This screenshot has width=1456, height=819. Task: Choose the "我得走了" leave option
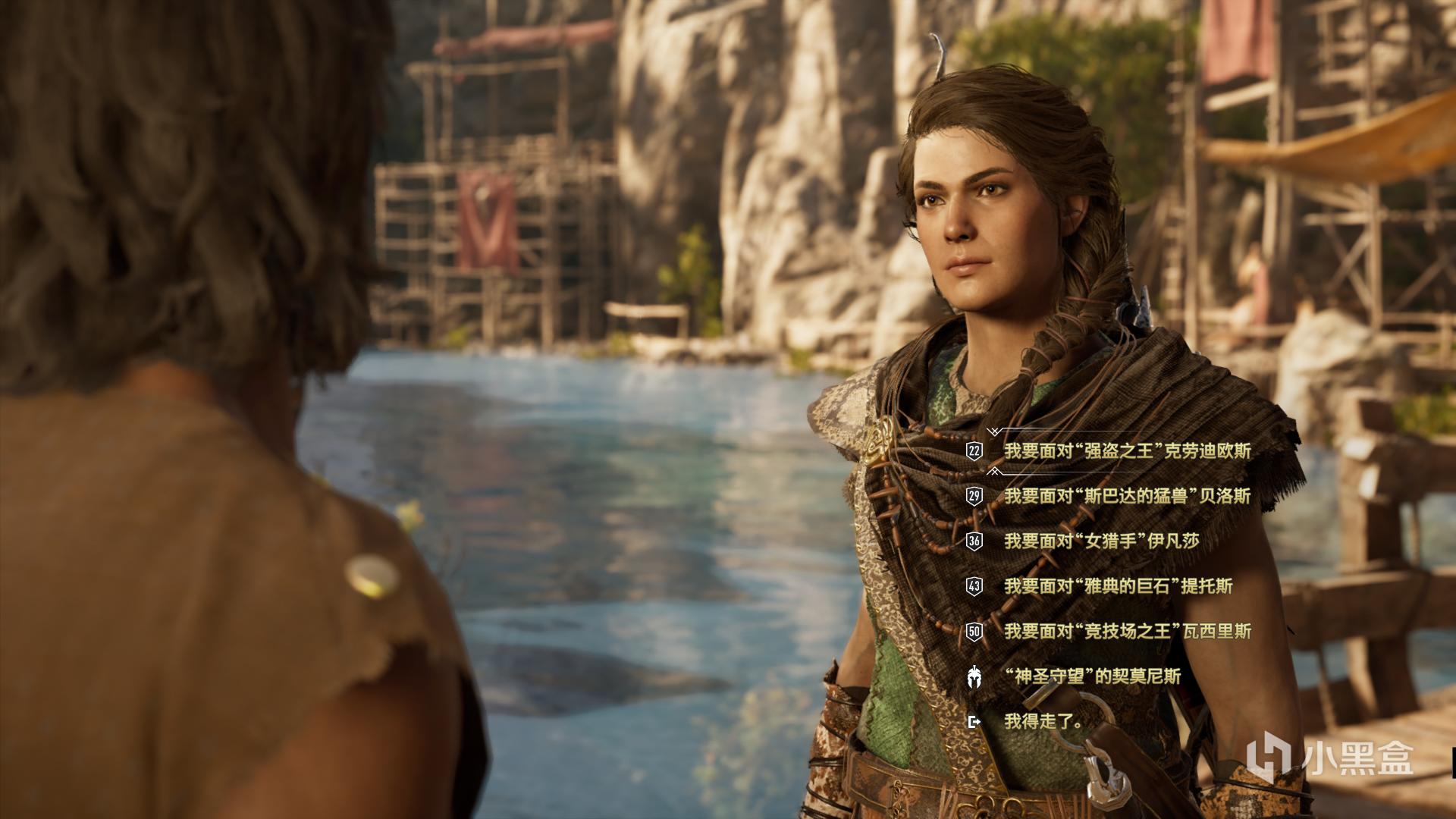pos(1043,721)
